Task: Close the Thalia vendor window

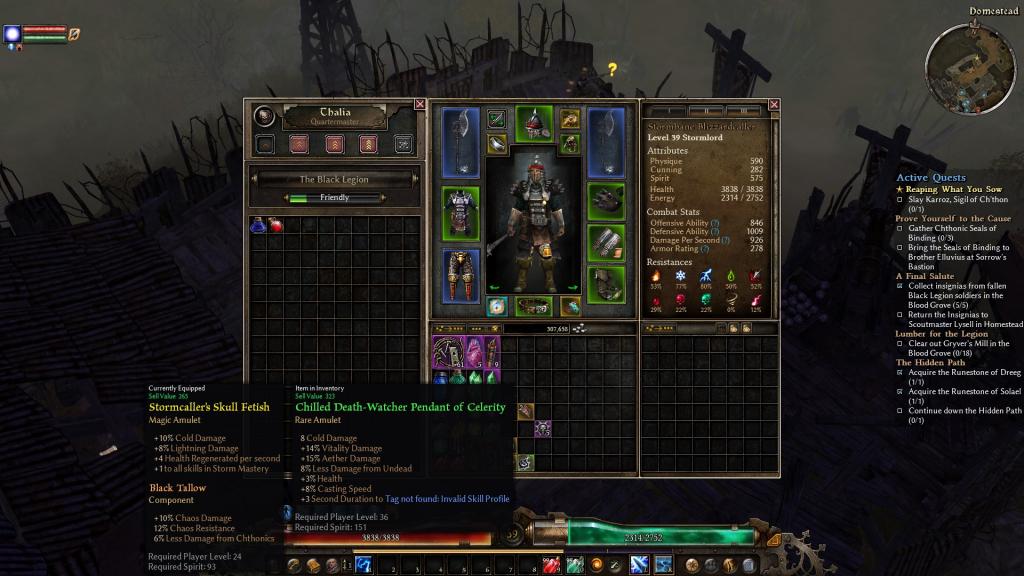Action: pos(420,104)
